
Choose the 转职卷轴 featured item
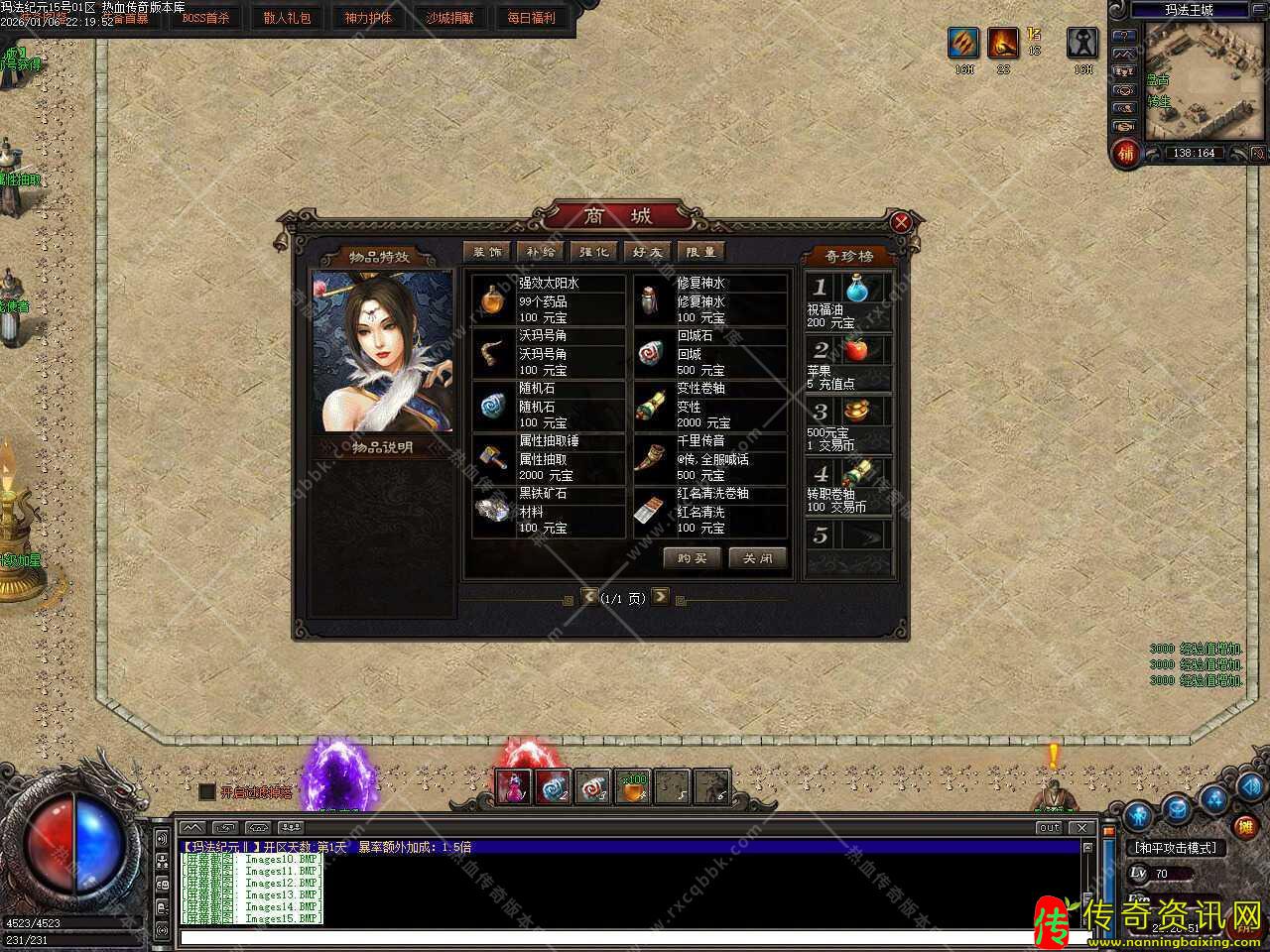[x=848, y=486]
